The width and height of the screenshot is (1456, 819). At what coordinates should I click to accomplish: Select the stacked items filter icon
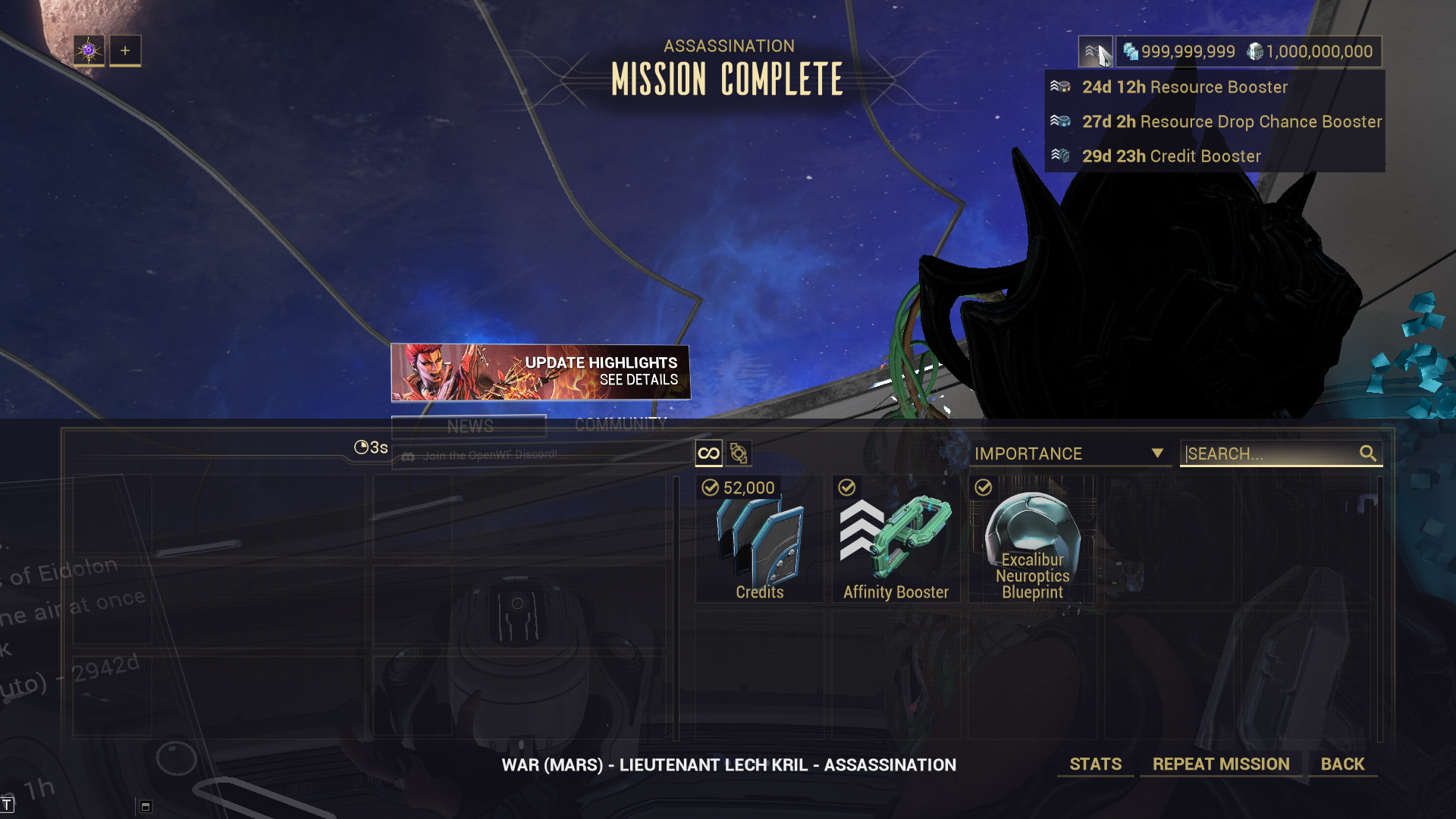(x=739, y=453)
